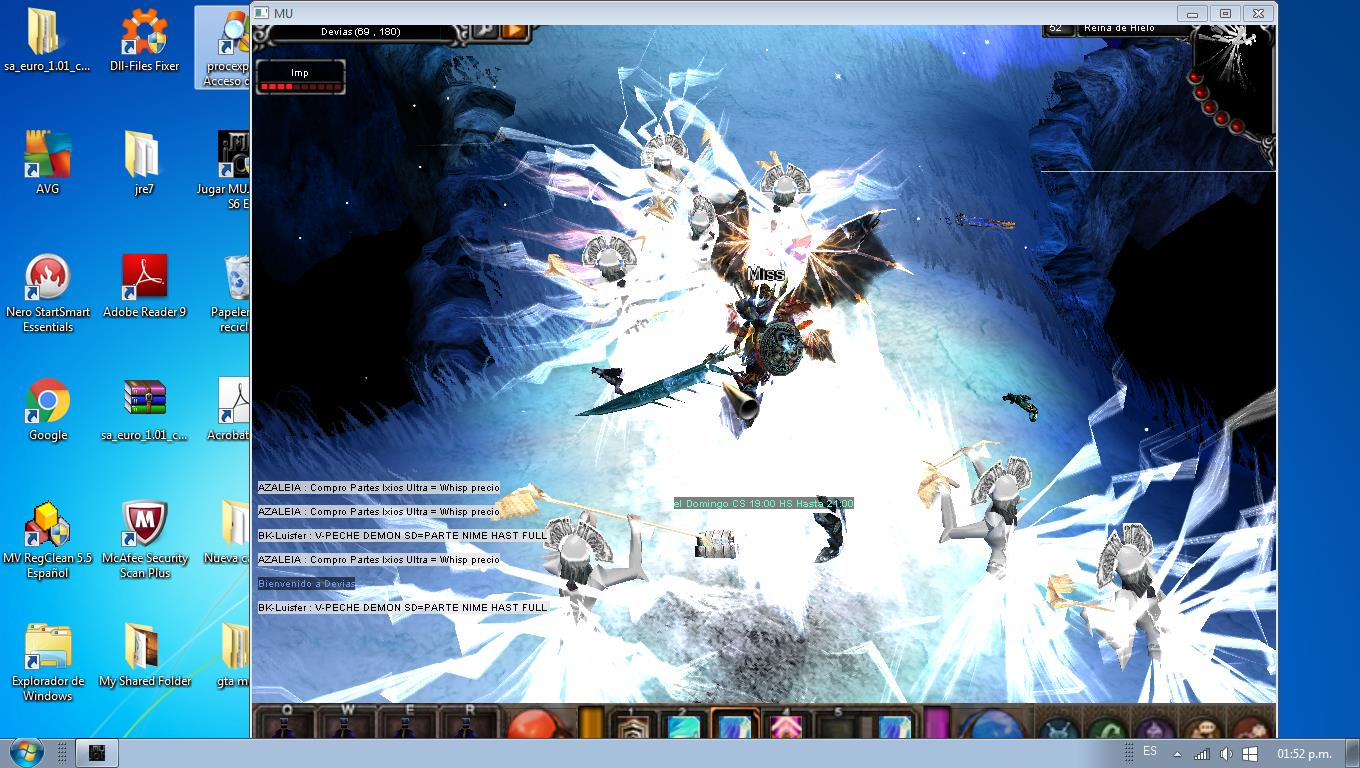
Task: Use the potion in the R slot
Action: 468,726
